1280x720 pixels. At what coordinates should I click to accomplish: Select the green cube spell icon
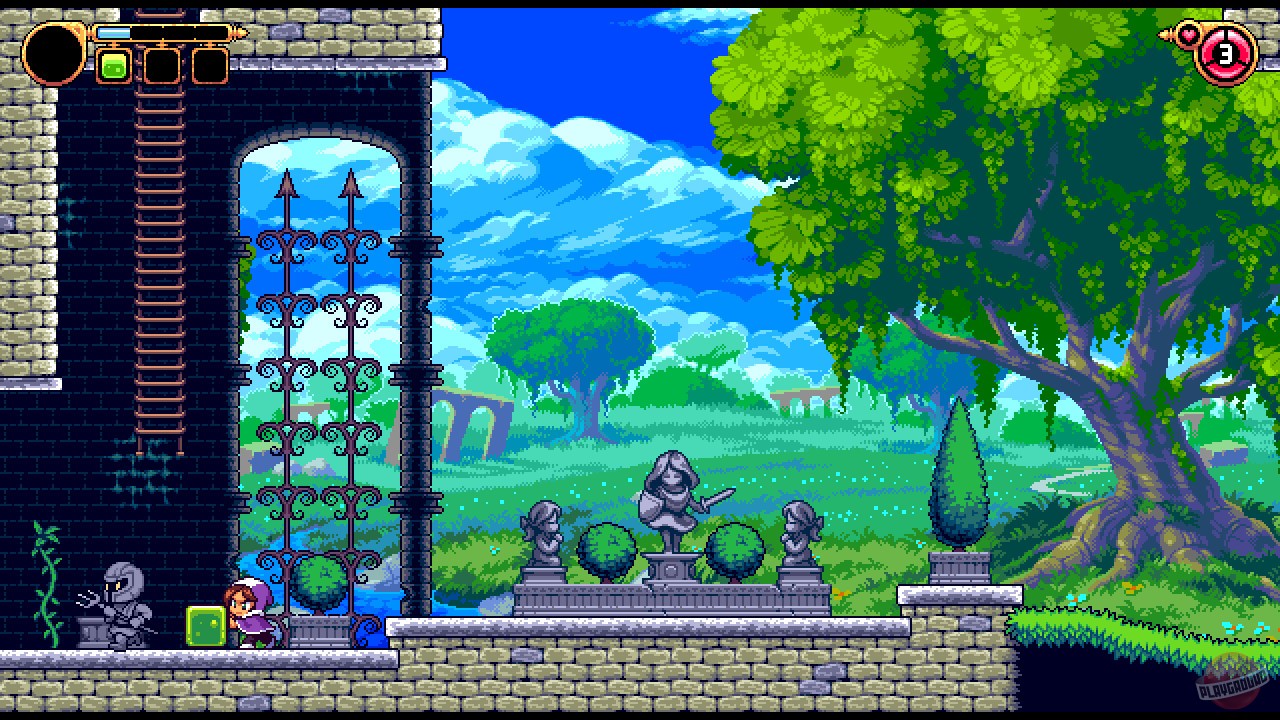point(113,68)
